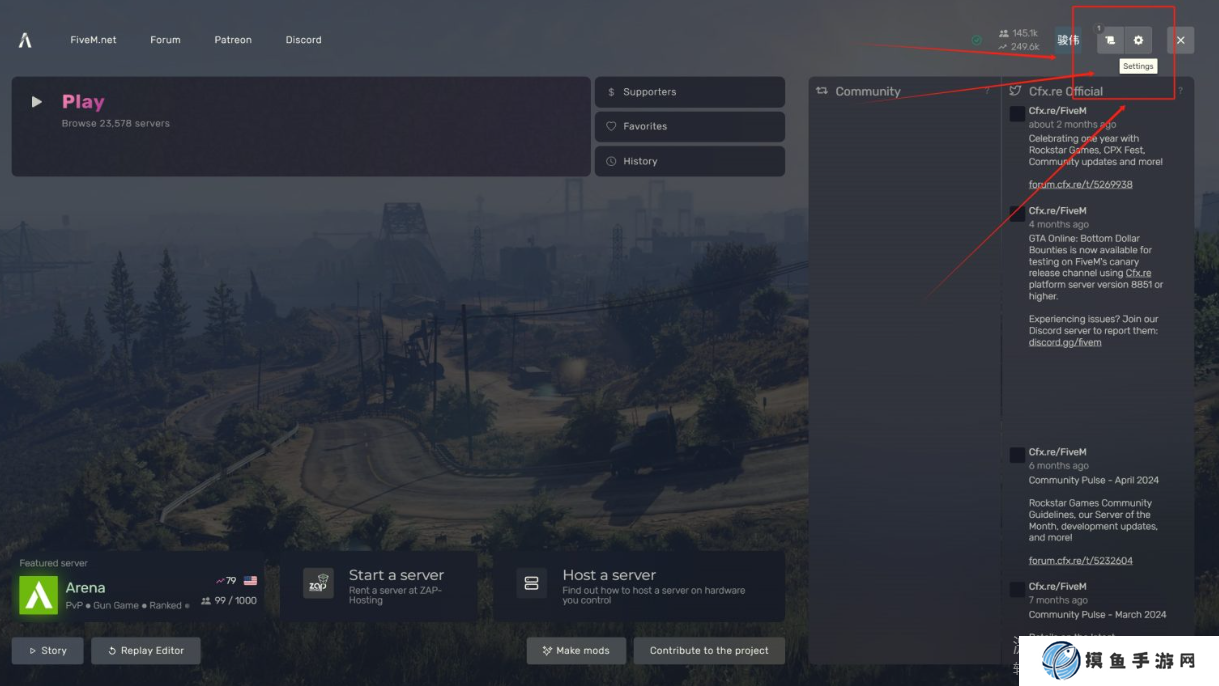1219x686 pixels.
Task: Open the forum.cfx.re/t/5232604 link
Action: pyautogui.click(x=1080, y=561)
